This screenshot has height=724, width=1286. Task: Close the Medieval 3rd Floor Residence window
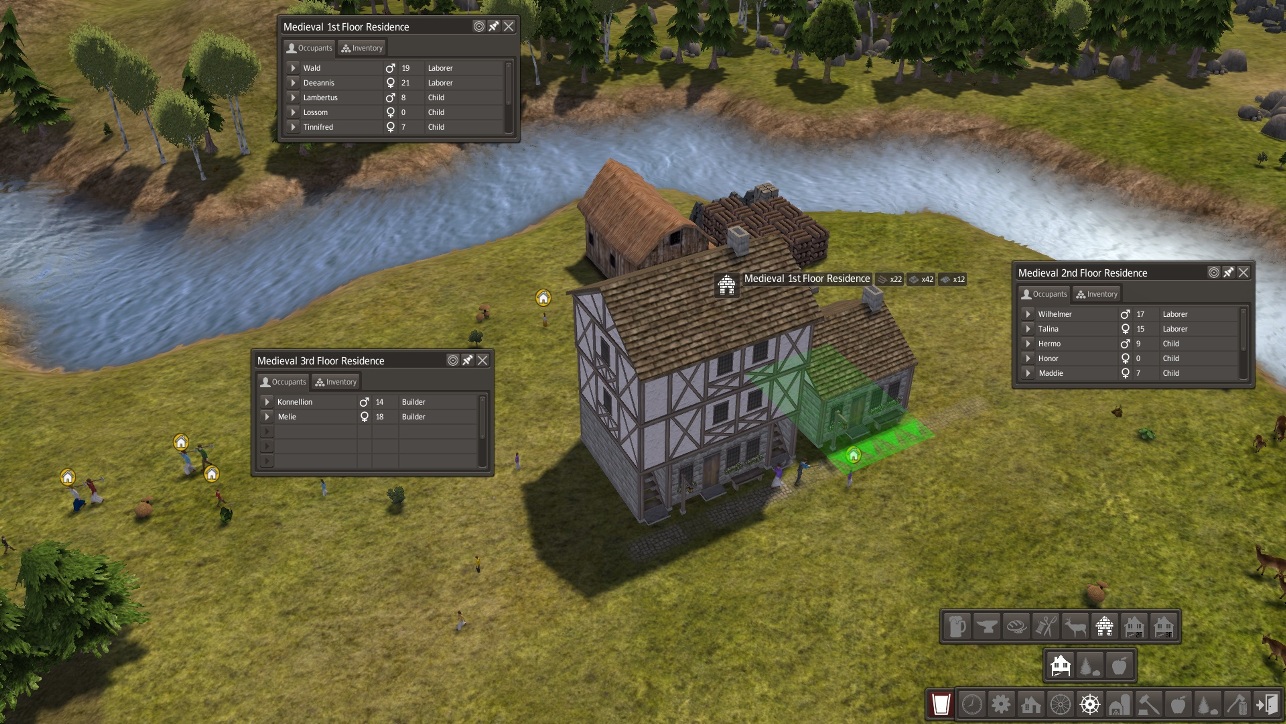(x=483, y=360)
